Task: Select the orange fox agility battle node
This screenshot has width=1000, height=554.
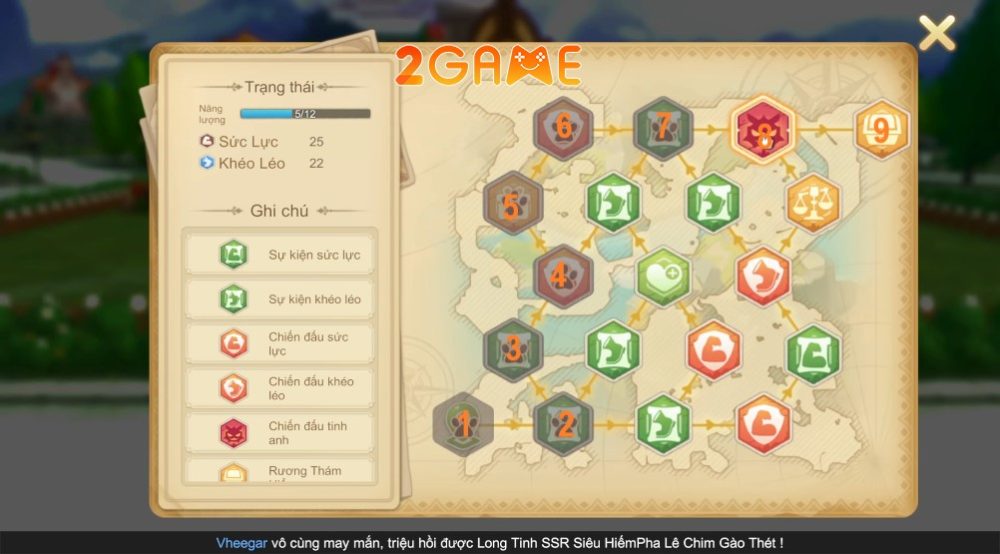Action: [x=763, y=275]
